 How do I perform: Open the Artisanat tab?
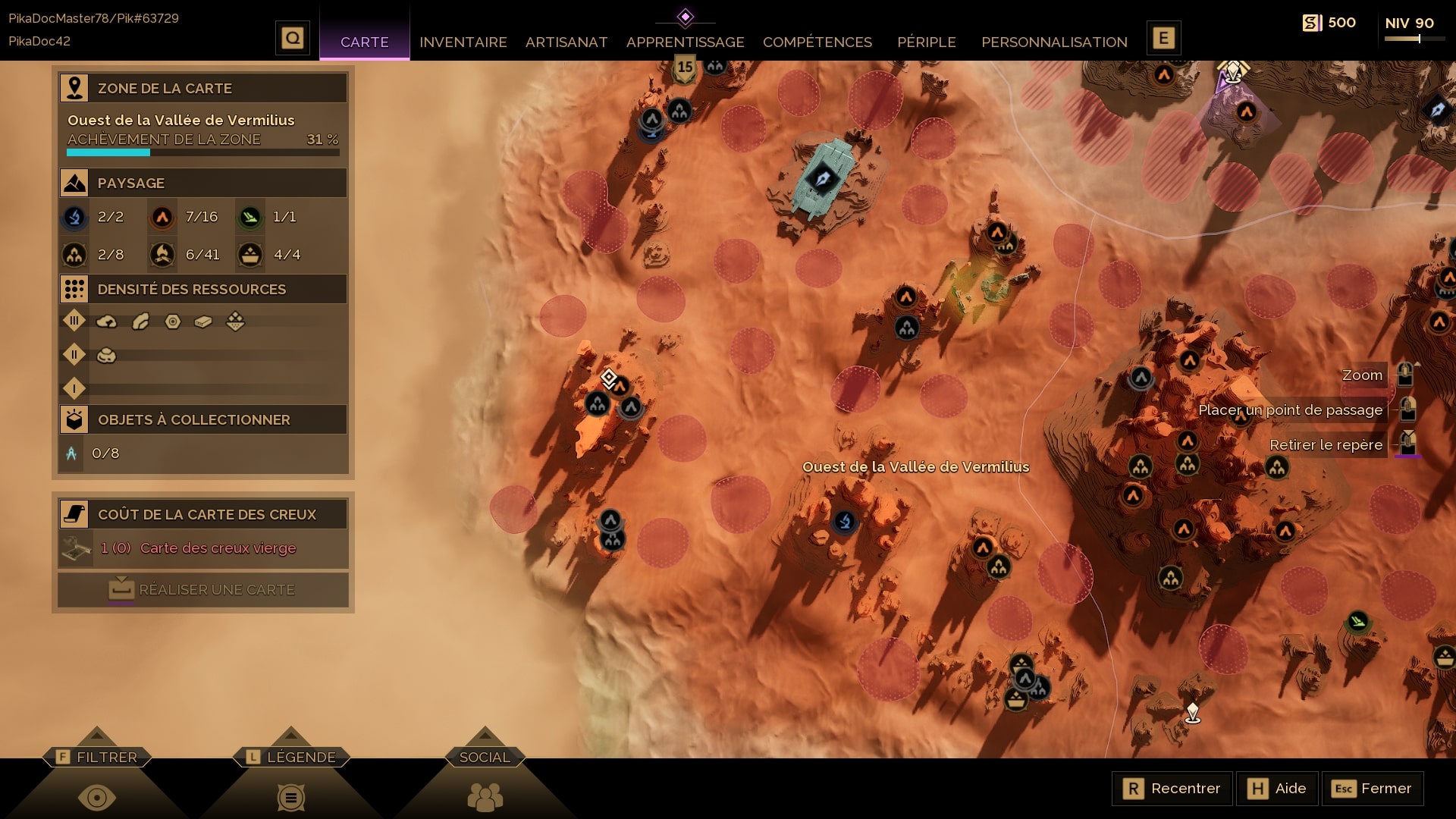pos(566,42)
